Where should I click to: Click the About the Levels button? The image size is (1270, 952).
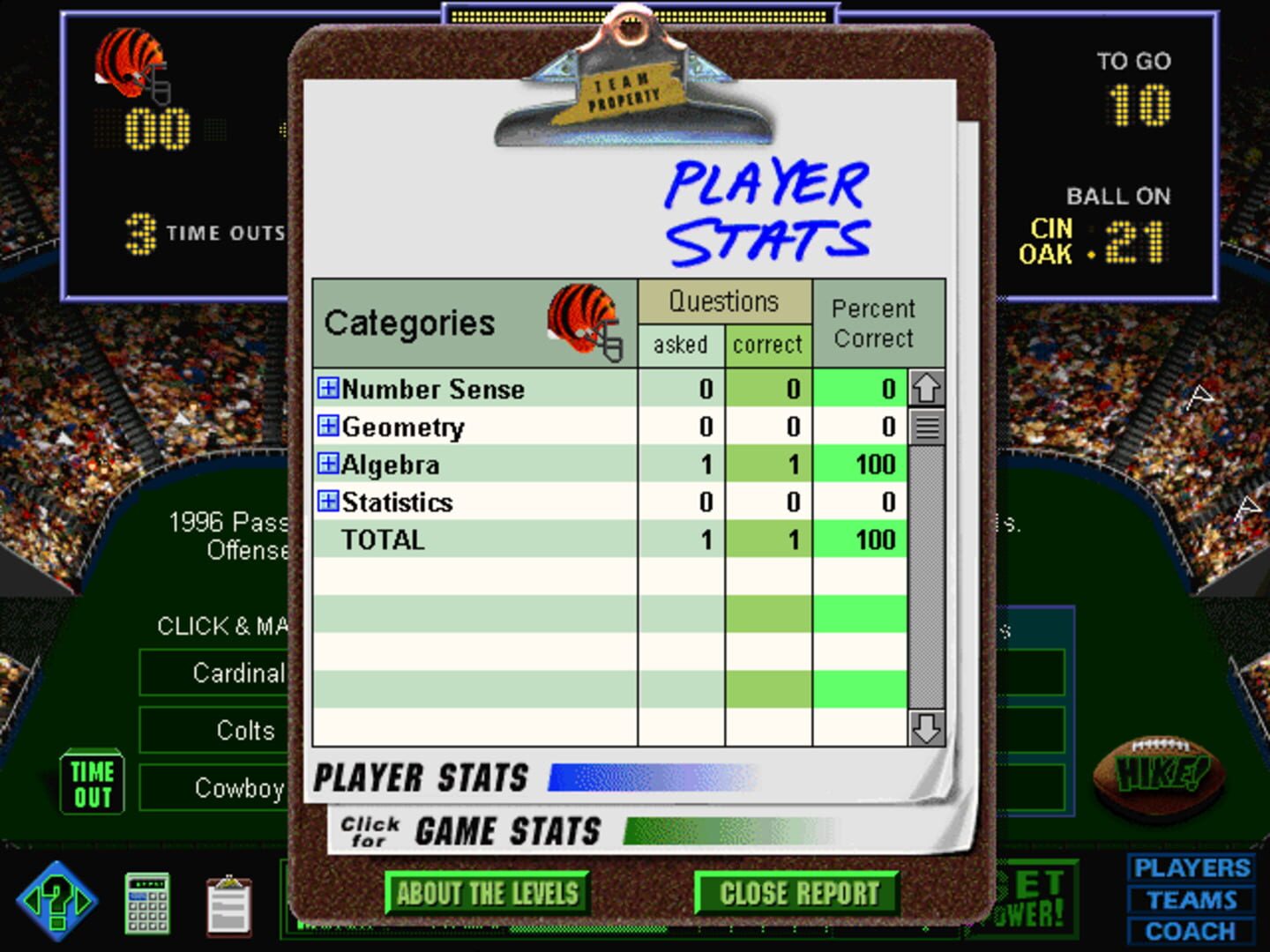[487, 892]
